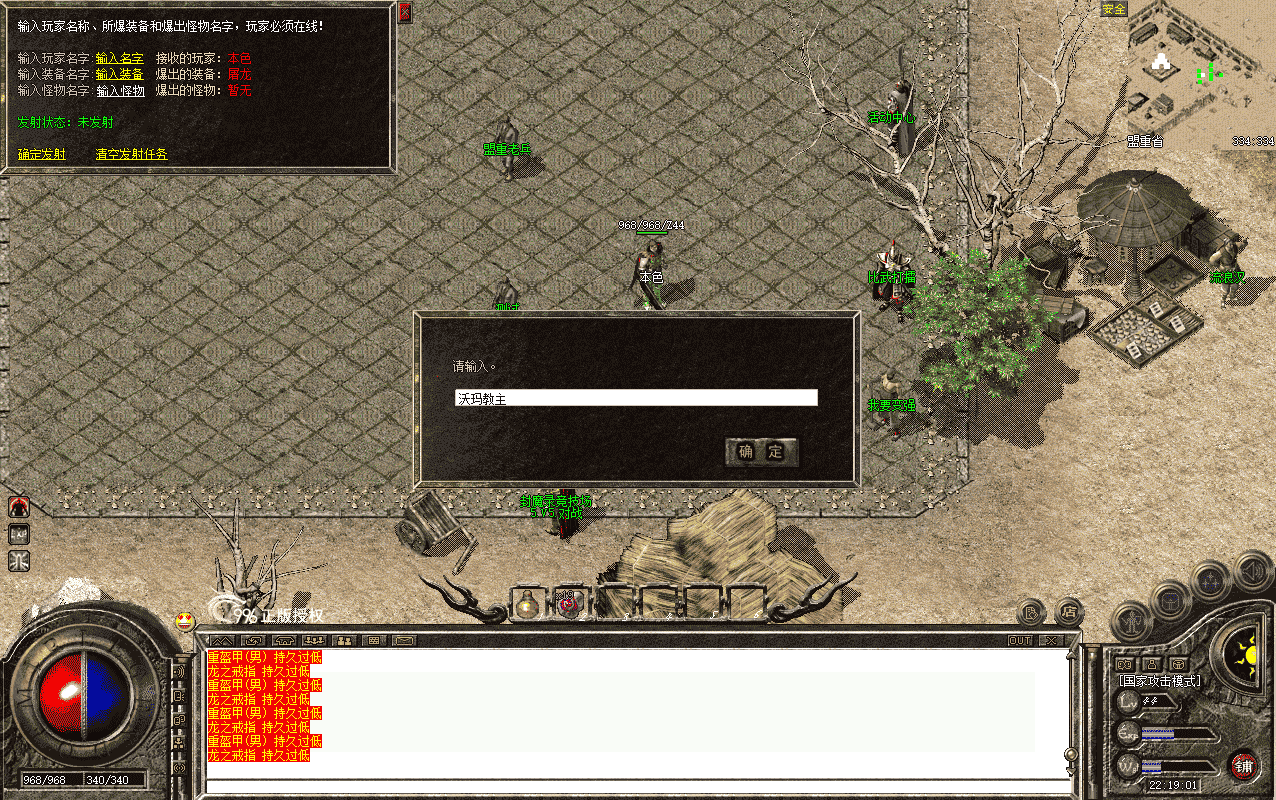Screen dimensions: 1276x800
Task: Open the 输入名字 player name link
Action: coord(120,58)
